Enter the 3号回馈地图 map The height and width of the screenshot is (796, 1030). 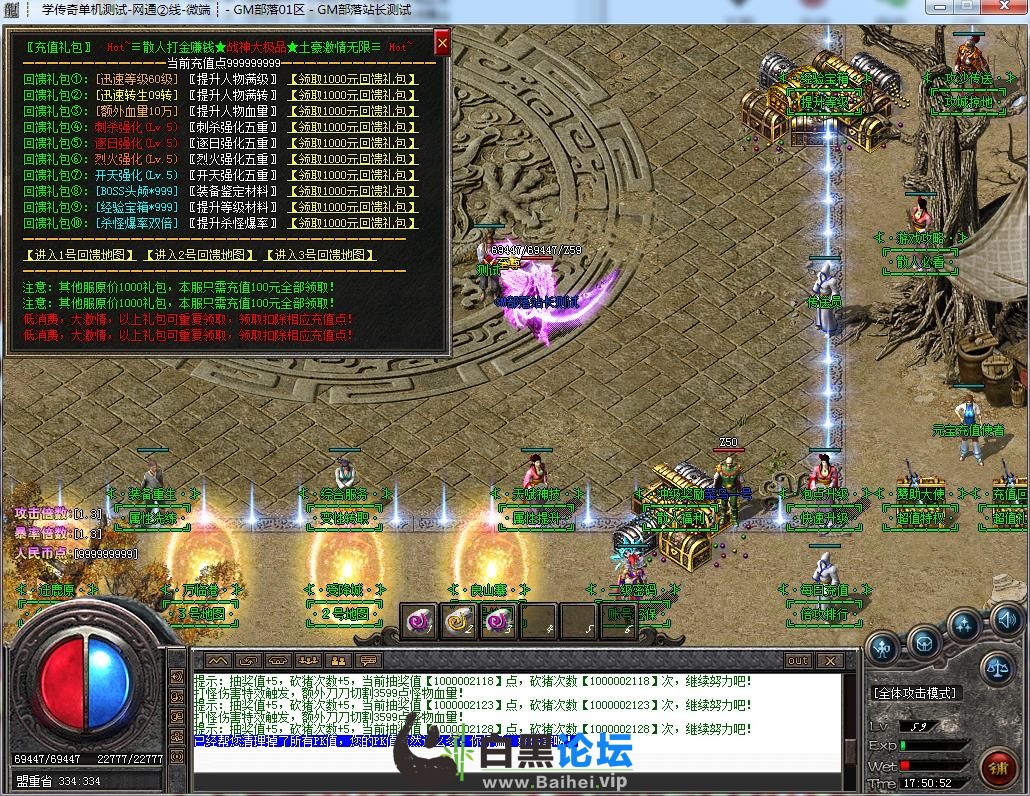click(319, 255)
